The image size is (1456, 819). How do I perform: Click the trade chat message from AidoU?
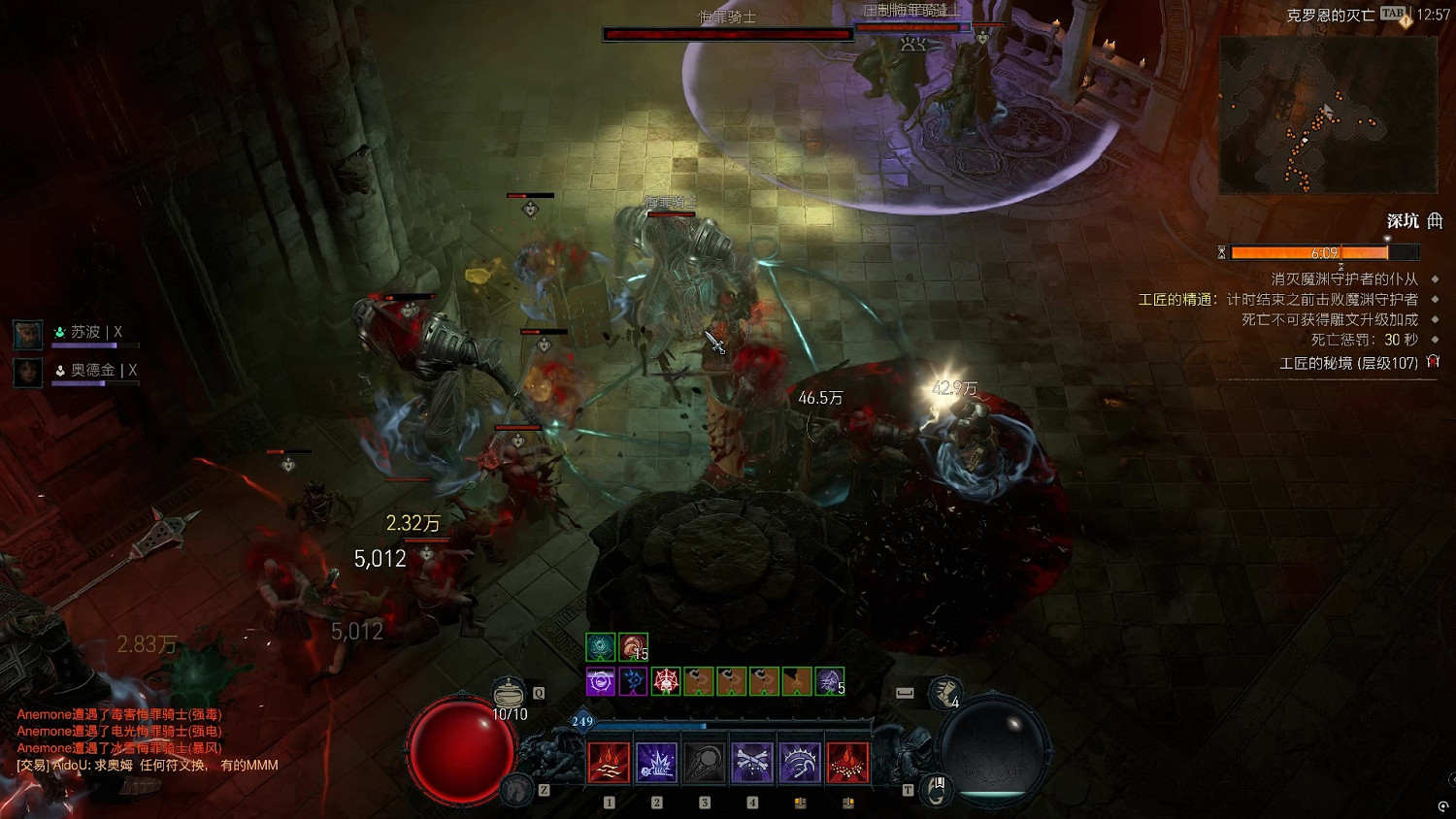tap(148, 766)
